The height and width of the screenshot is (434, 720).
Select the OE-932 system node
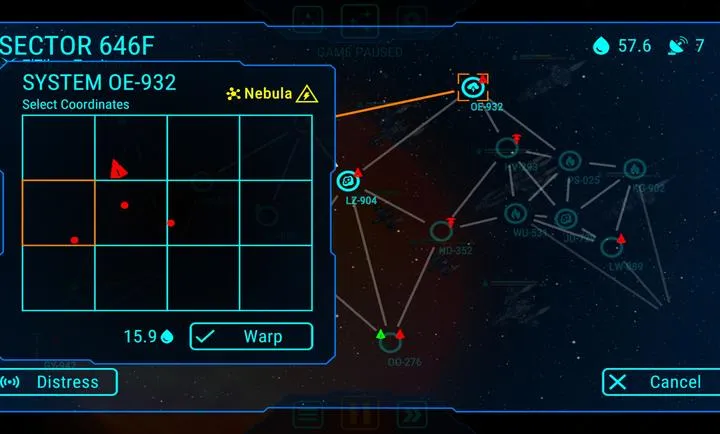click(x=472, y=88)
